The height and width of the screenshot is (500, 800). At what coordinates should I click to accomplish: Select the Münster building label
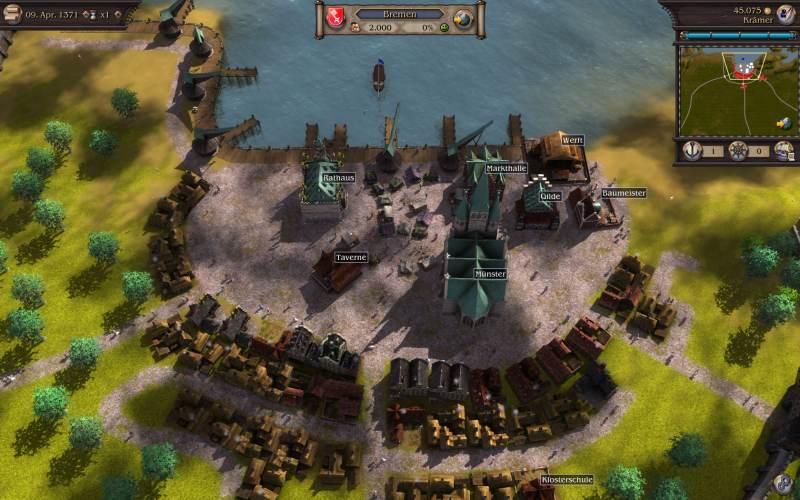point(490,273)
